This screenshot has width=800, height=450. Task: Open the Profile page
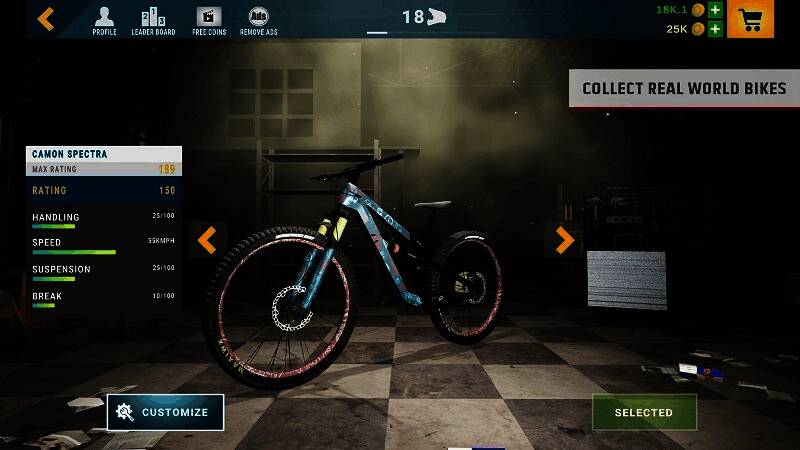coord(104,20)
